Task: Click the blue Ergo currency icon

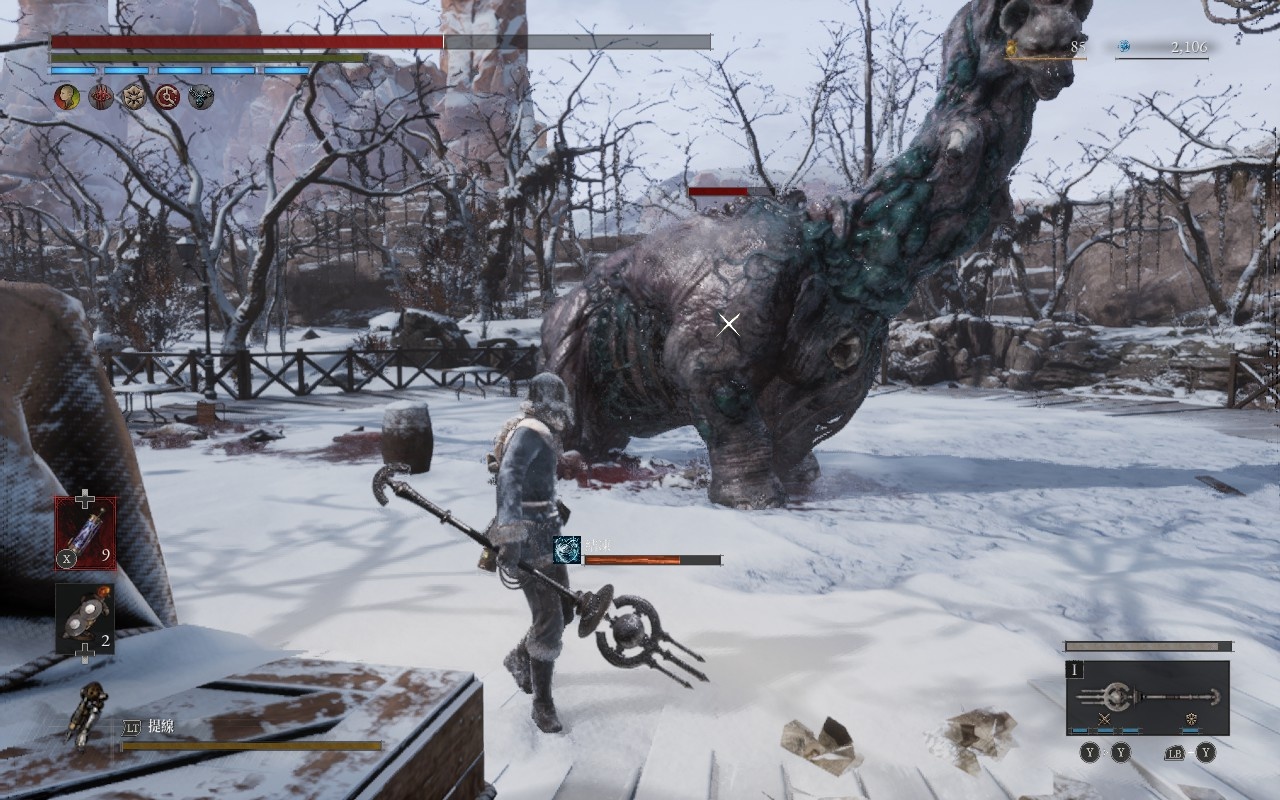Action: 1123,46
